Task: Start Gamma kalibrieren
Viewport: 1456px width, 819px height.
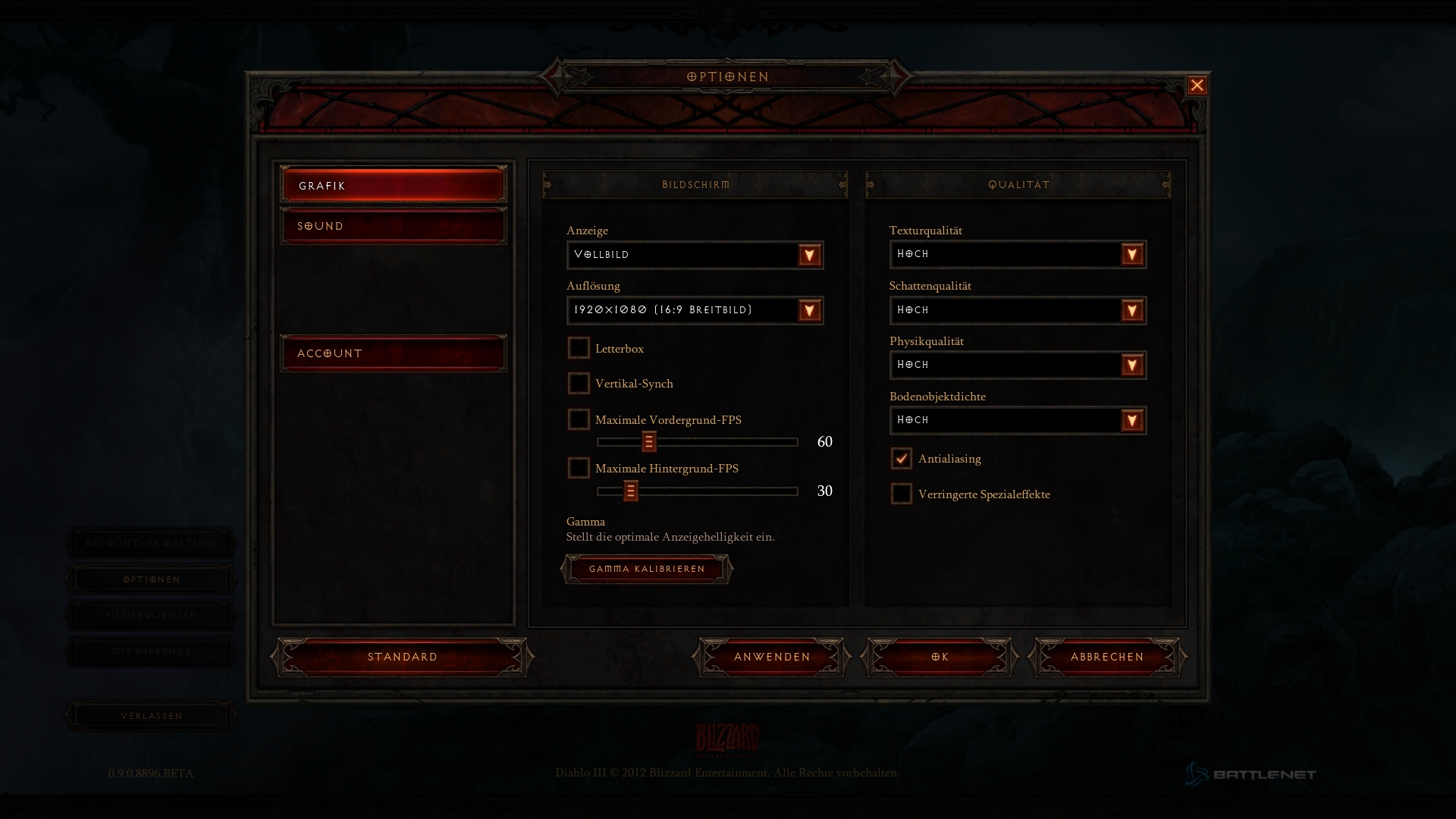Action: (x=647, y=569)
